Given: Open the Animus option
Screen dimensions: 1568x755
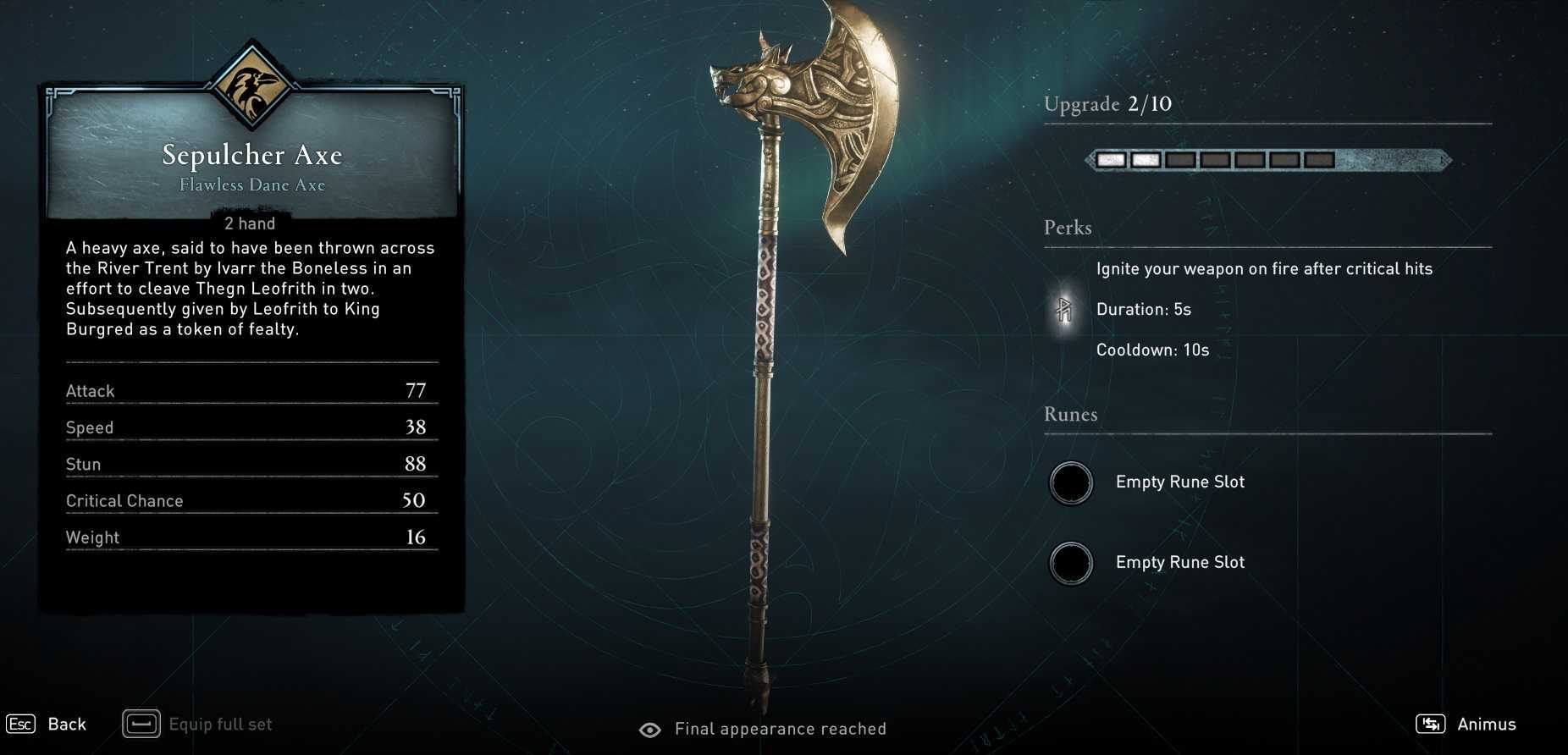Looking at the screenshot, I should click(x=1467, y=725).
